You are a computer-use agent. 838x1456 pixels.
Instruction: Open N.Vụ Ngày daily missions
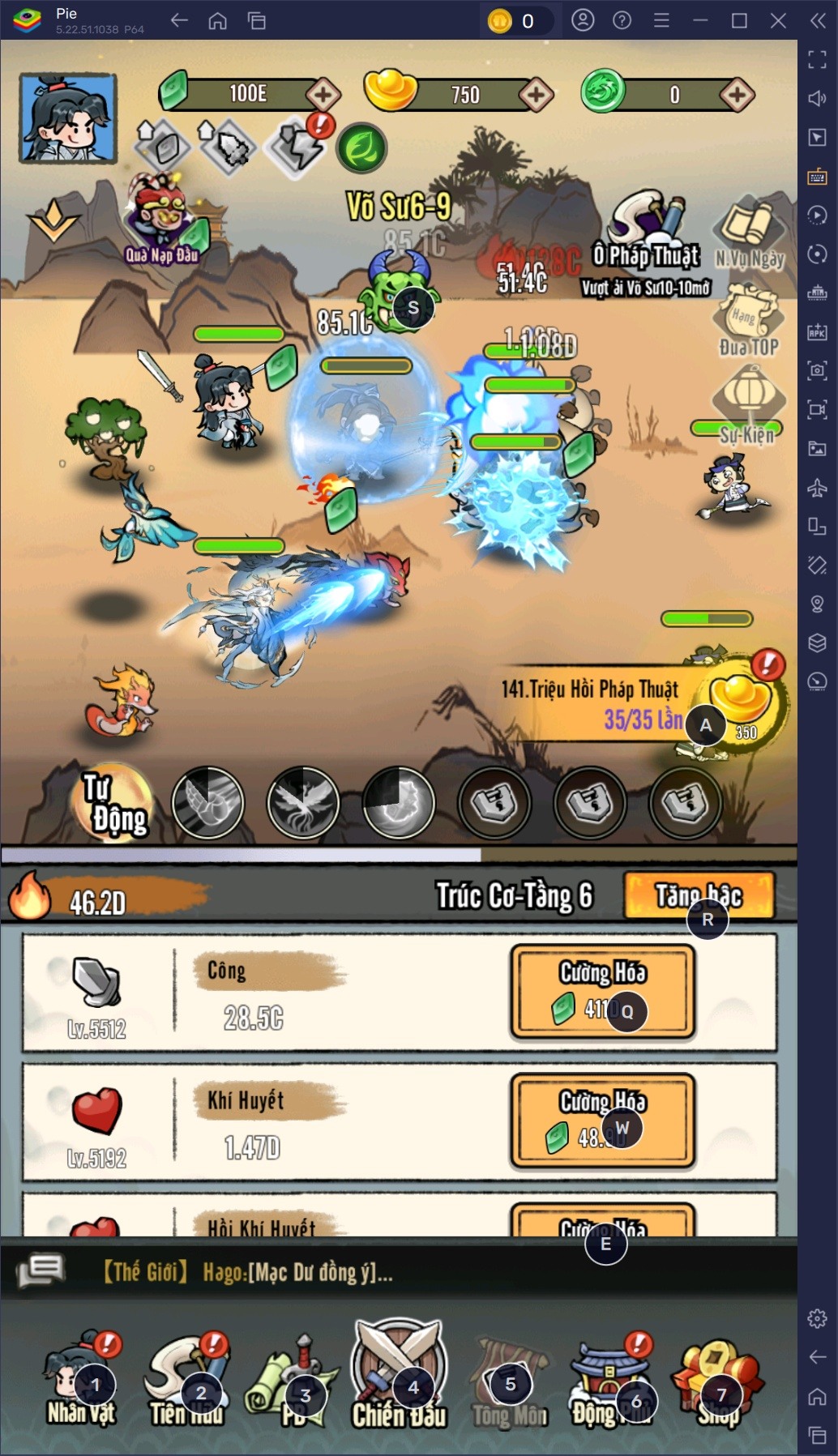750,235
